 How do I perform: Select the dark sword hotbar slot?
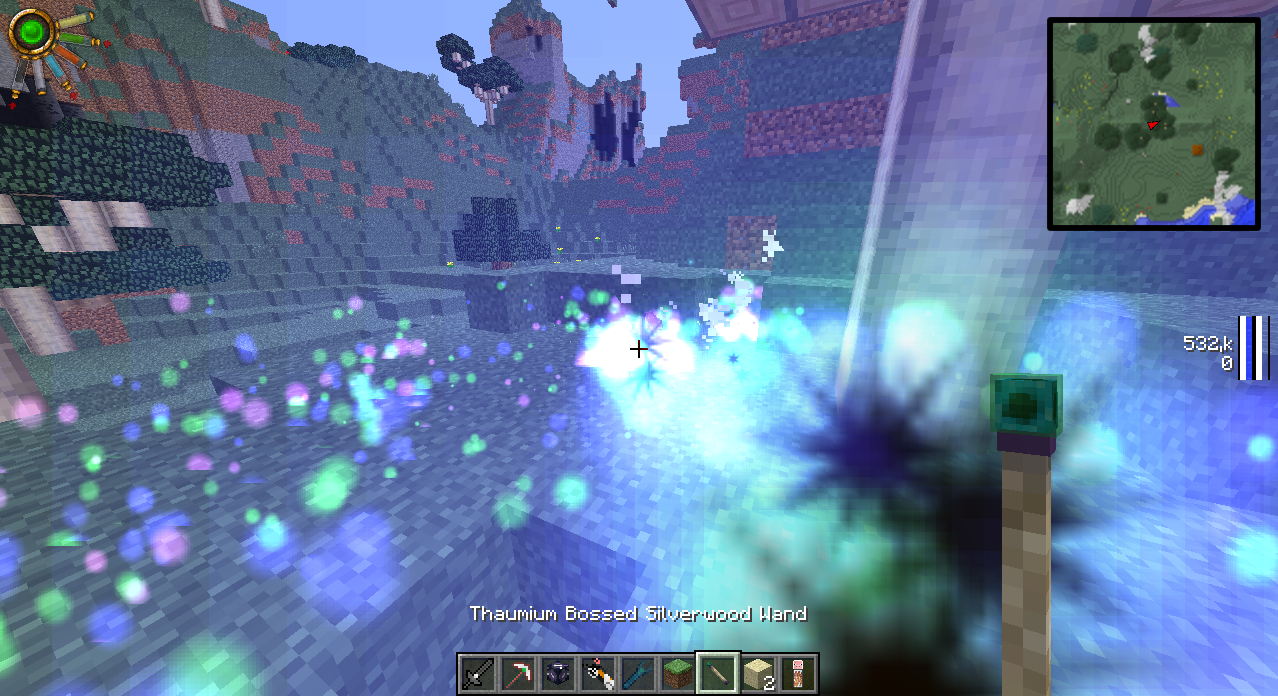(478, 674)
